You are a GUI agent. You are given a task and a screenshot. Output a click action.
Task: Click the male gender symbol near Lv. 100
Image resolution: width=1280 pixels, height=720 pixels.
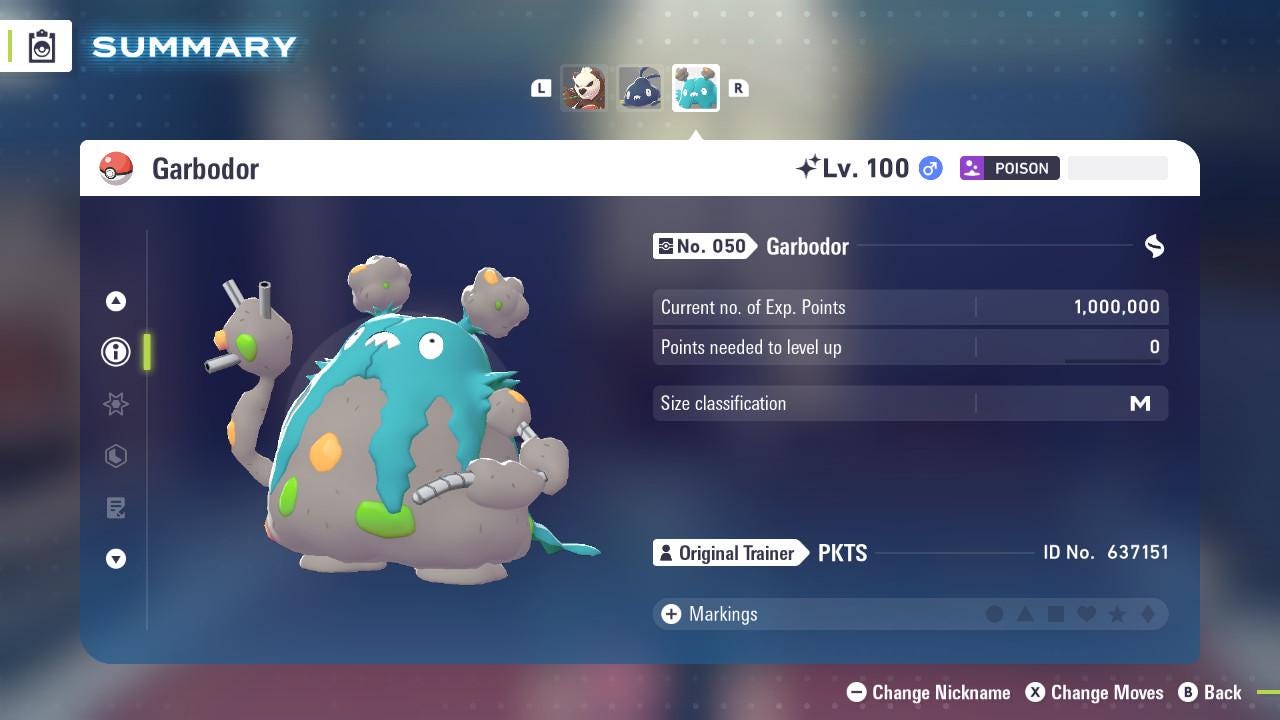[x=929, y=168]
